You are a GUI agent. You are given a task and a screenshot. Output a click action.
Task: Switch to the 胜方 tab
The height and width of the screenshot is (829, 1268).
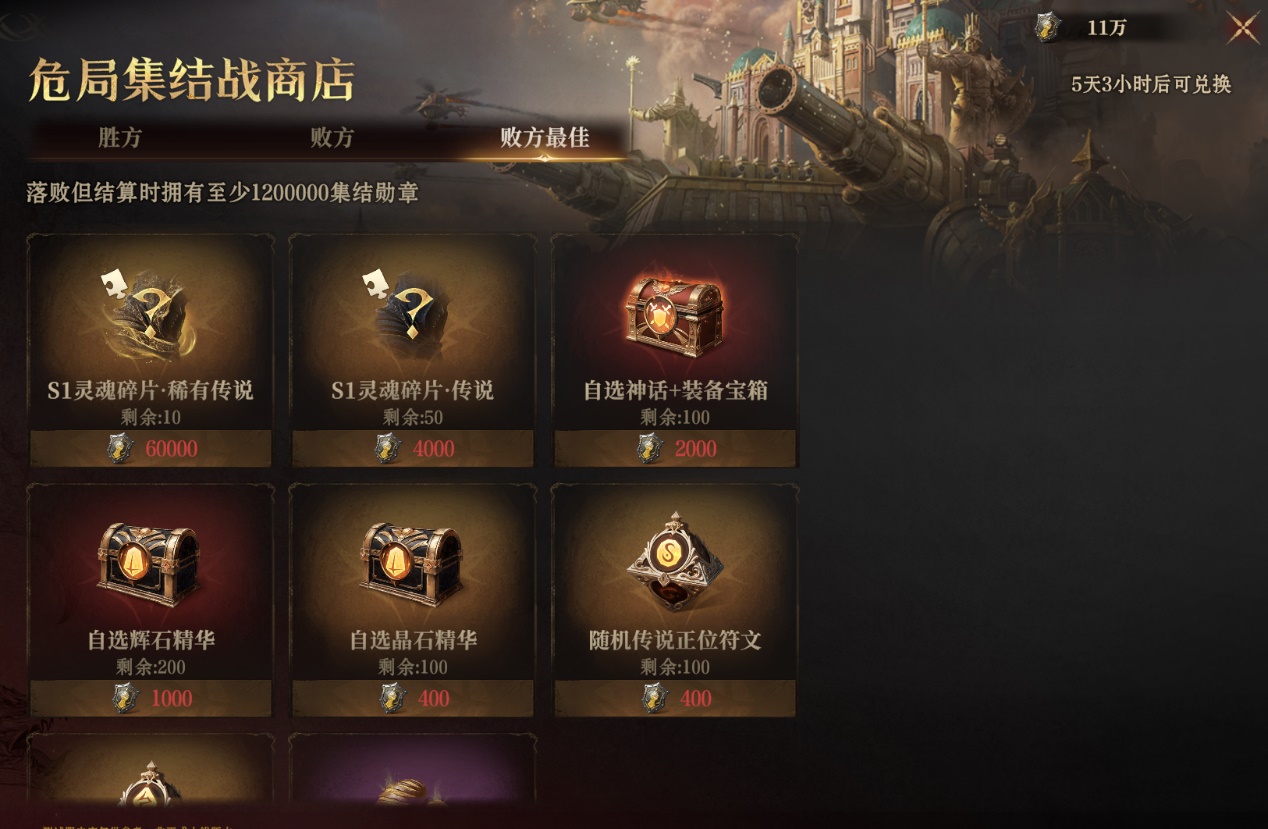(x=120, y=138)
